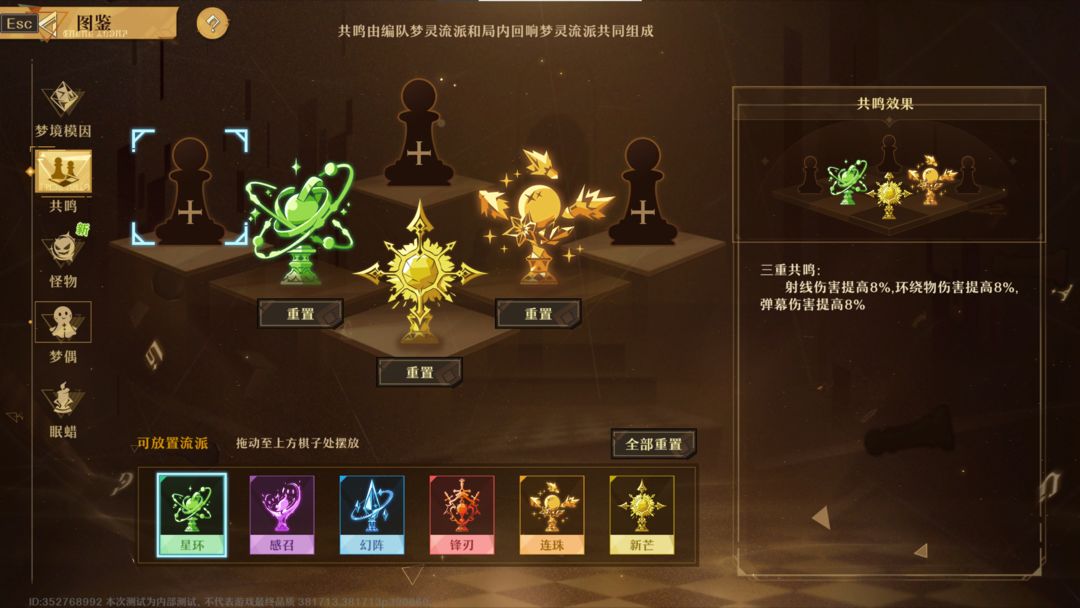Select the 新芒 school card
The height and width of the screenshot is (608, 1080).
point(642,514)
